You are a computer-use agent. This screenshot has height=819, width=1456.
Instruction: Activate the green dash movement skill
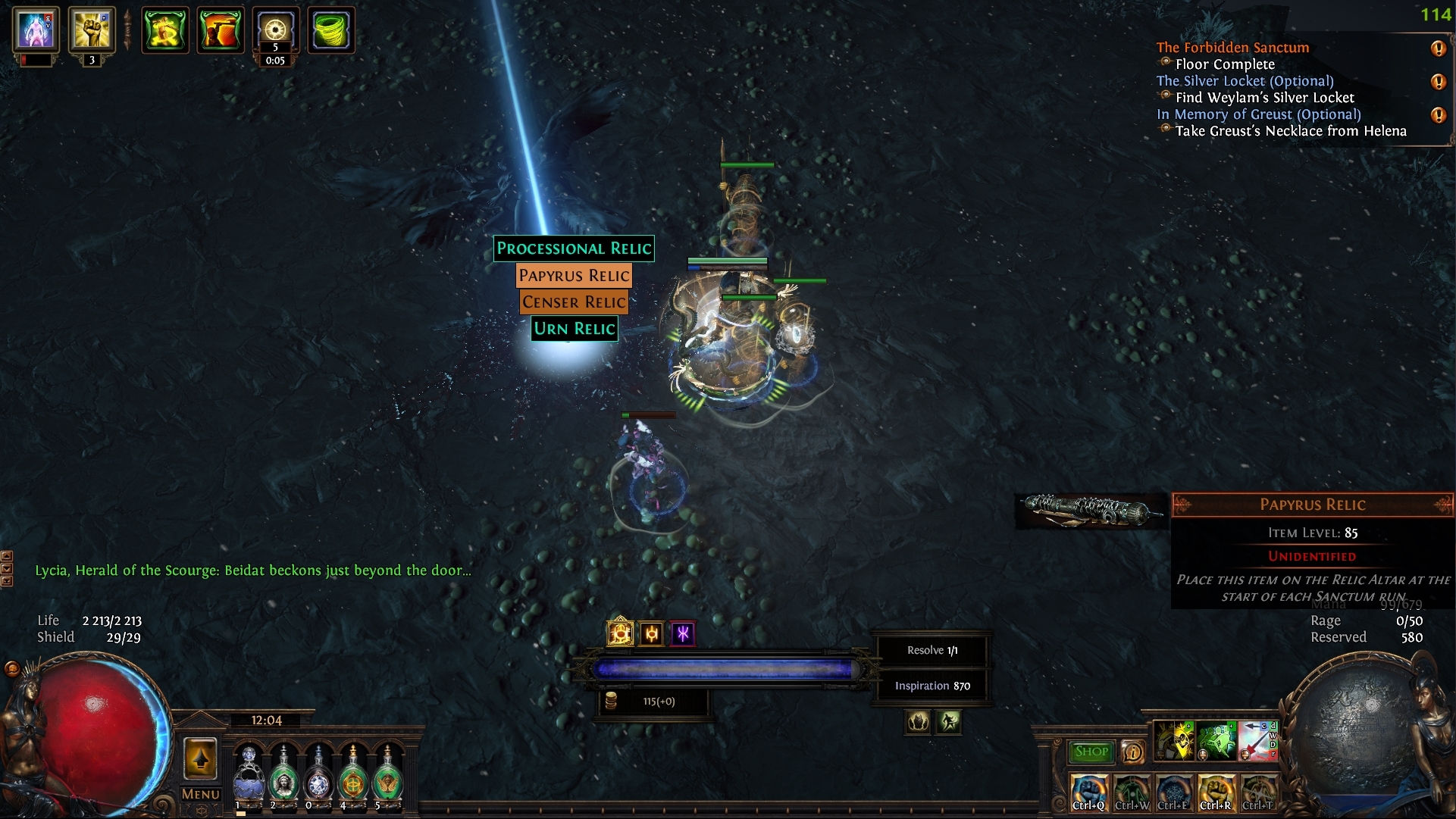(1216, 741)
